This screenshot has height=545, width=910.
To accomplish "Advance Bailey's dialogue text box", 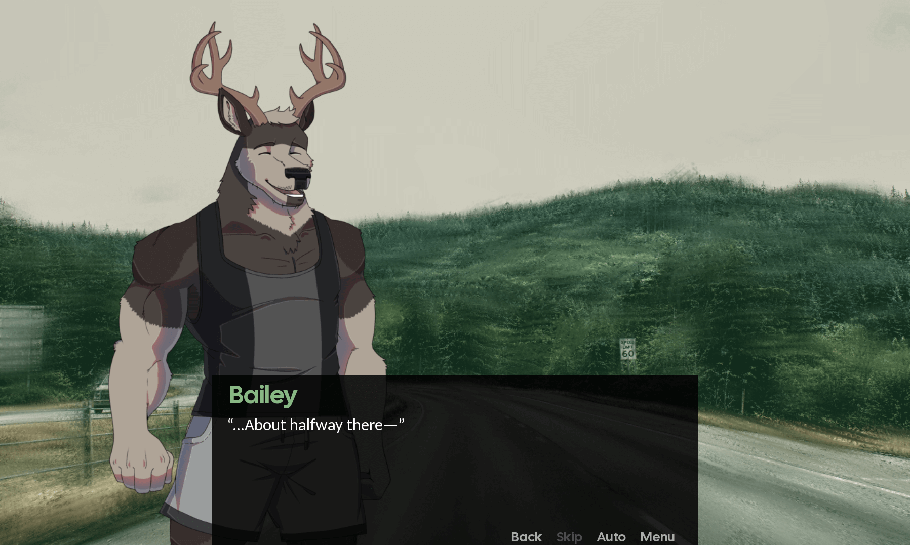I will point(454,460).
